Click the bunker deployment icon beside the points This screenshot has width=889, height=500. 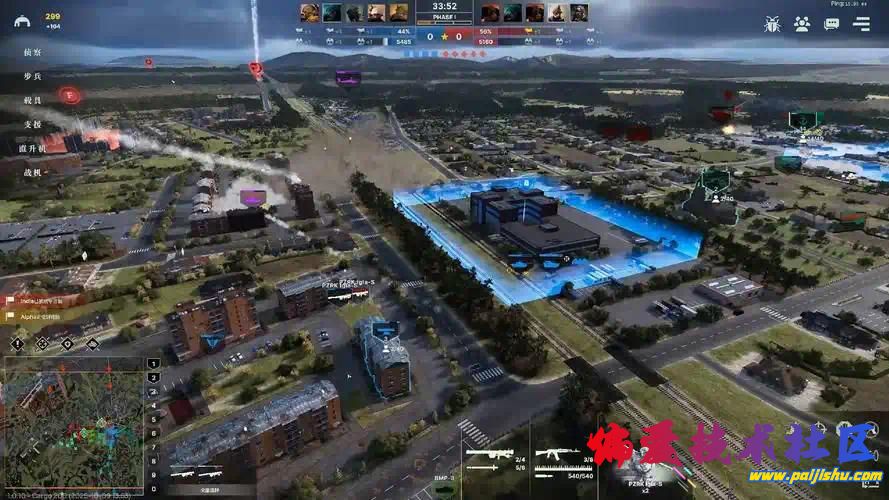pos(22,21)
